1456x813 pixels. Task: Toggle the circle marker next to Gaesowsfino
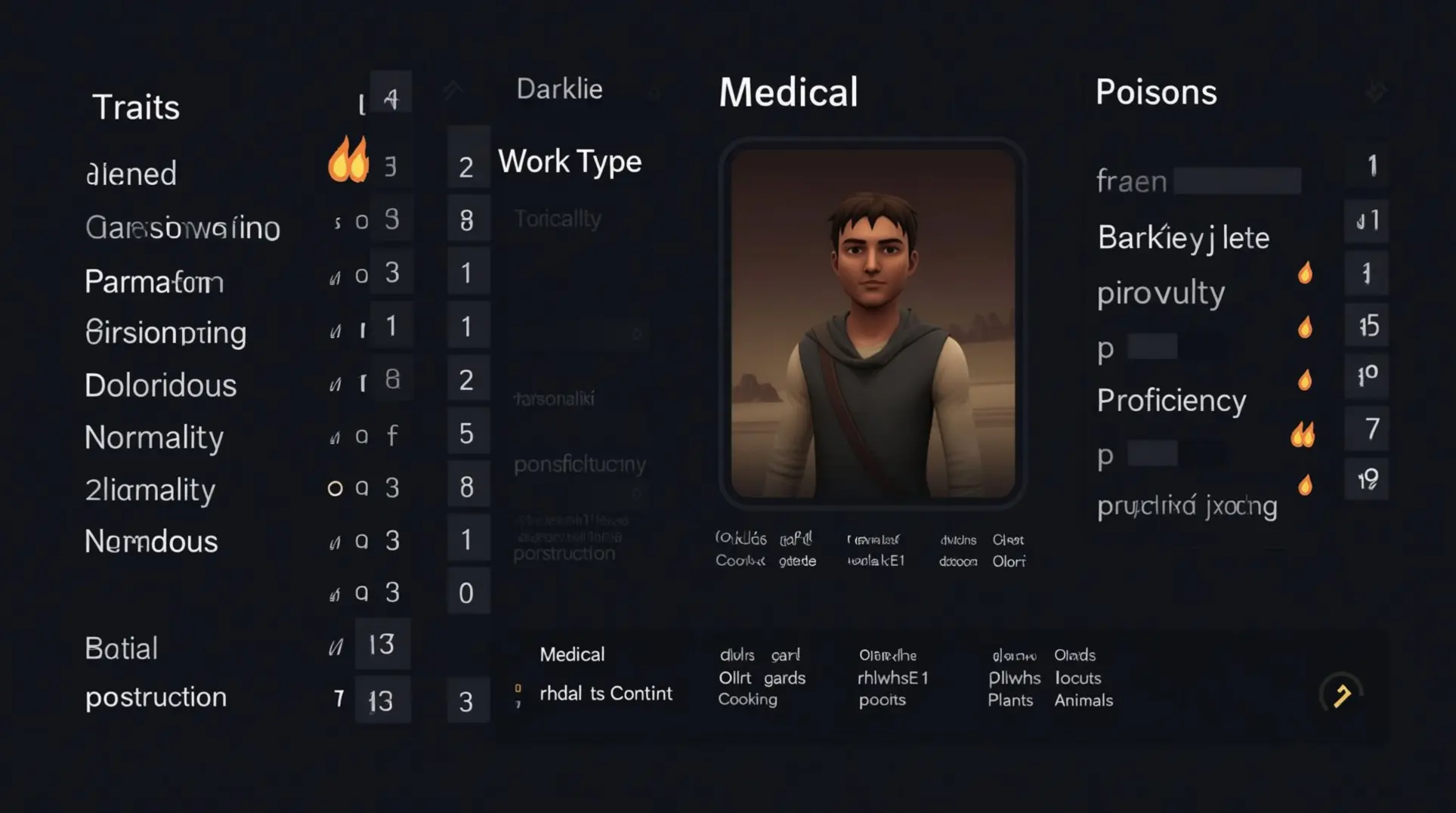point(362,221)
